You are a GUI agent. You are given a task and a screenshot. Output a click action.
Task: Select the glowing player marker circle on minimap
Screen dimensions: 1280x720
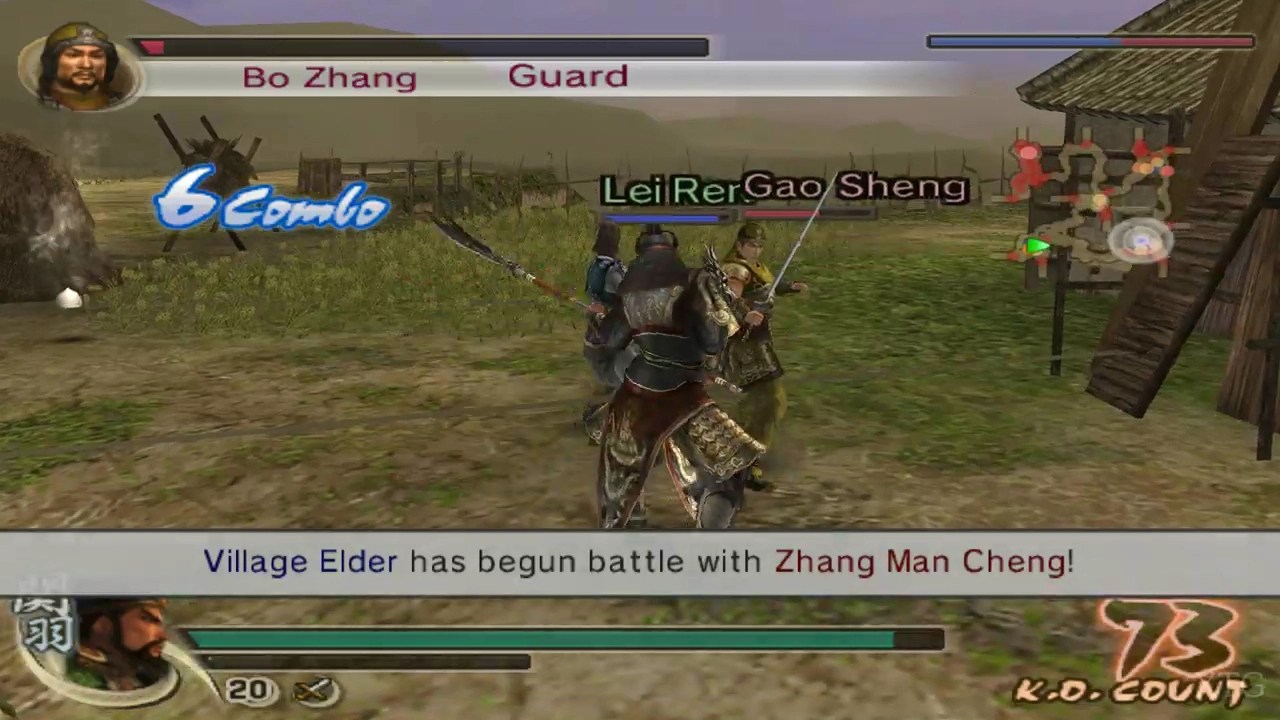tap(1140, 242)
